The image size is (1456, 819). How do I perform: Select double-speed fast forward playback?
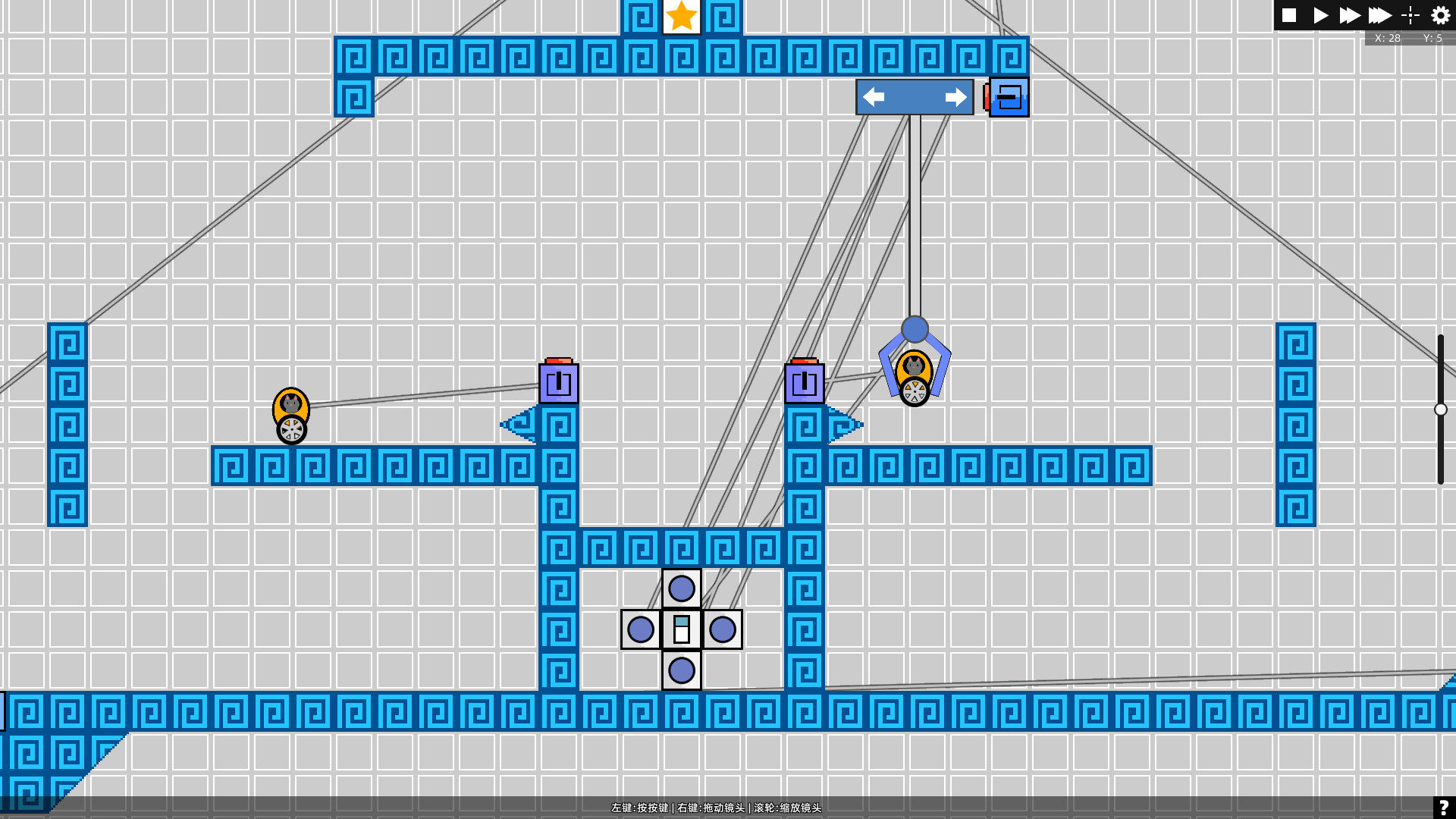click(1349, 15)
